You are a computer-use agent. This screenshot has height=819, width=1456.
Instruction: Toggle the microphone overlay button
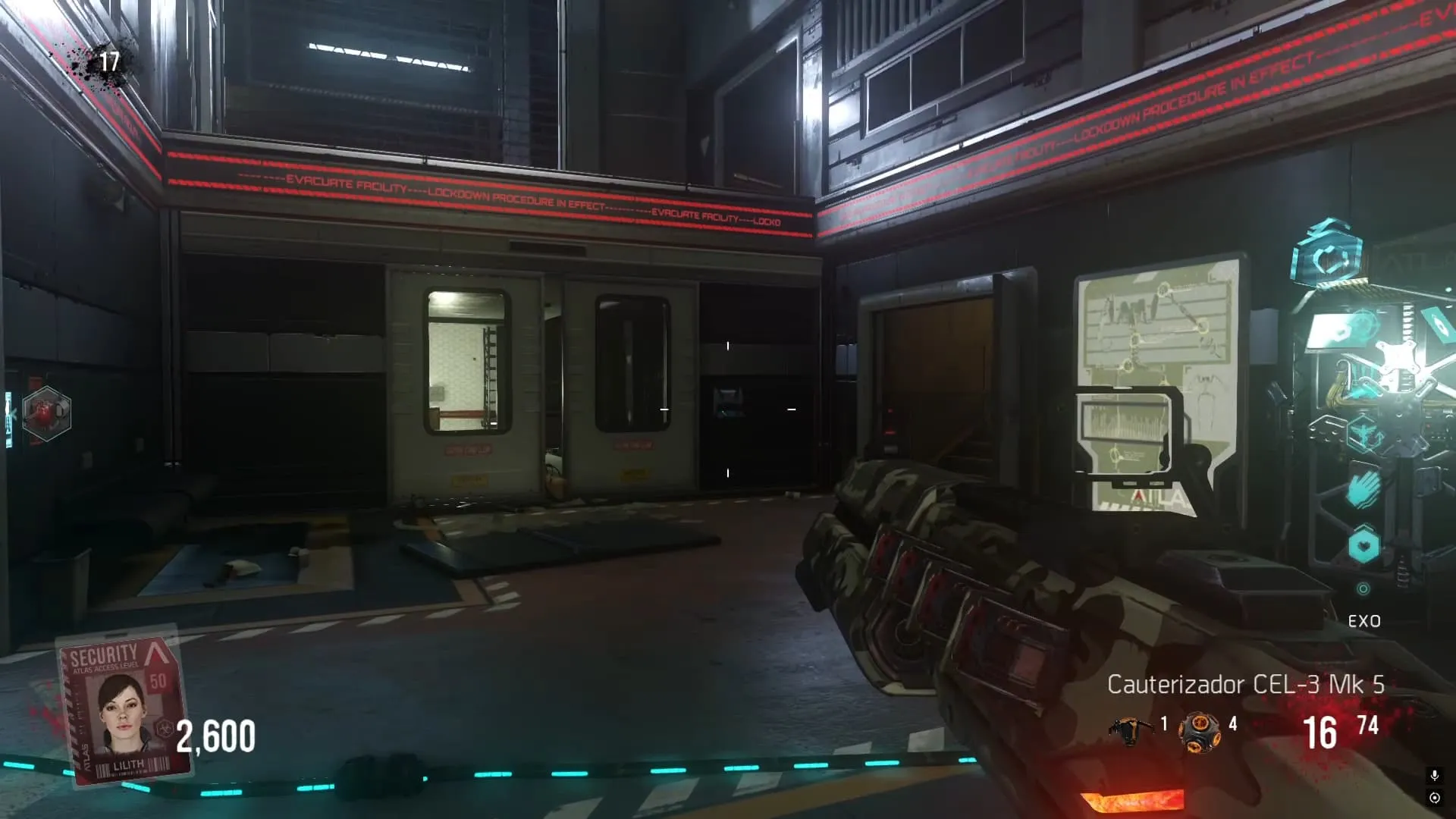pos(1434,775)
